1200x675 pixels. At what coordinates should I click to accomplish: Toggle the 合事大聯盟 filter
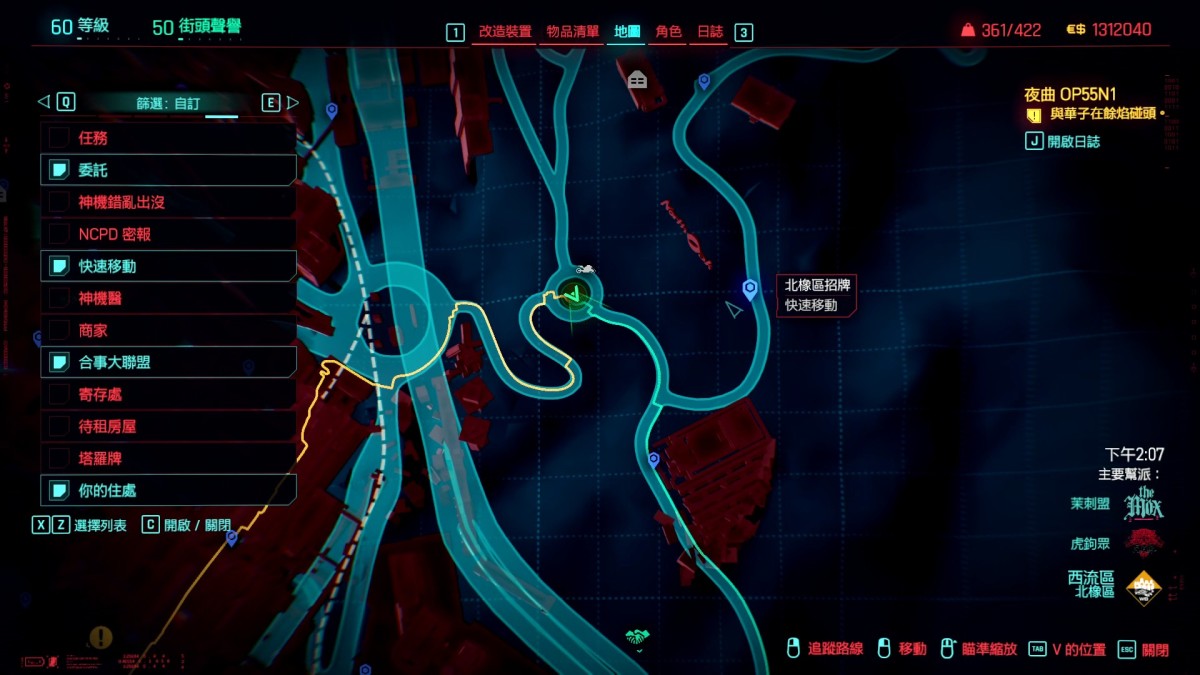(168, 362)
